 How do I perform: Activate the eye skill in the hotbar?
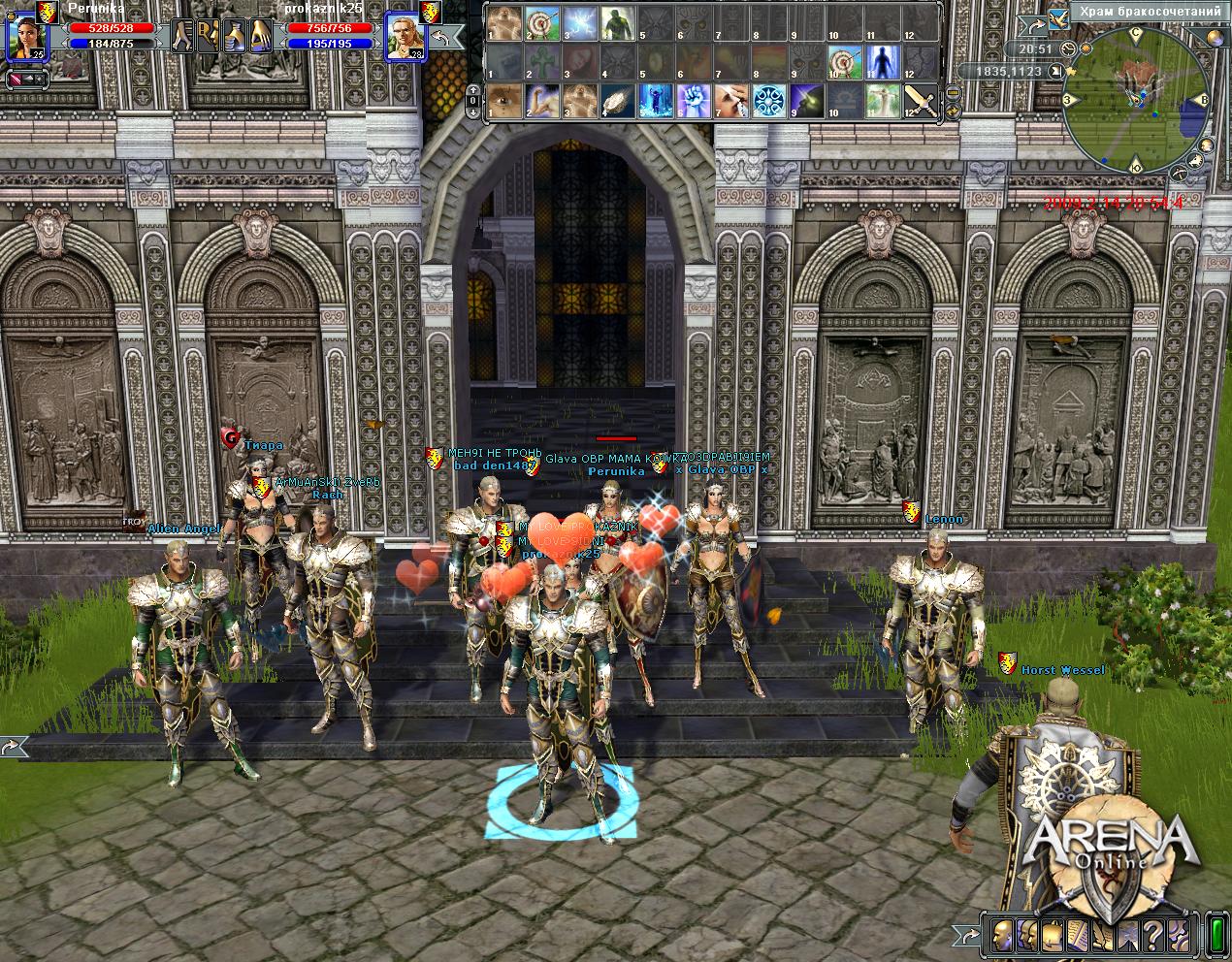coord(503,100)
